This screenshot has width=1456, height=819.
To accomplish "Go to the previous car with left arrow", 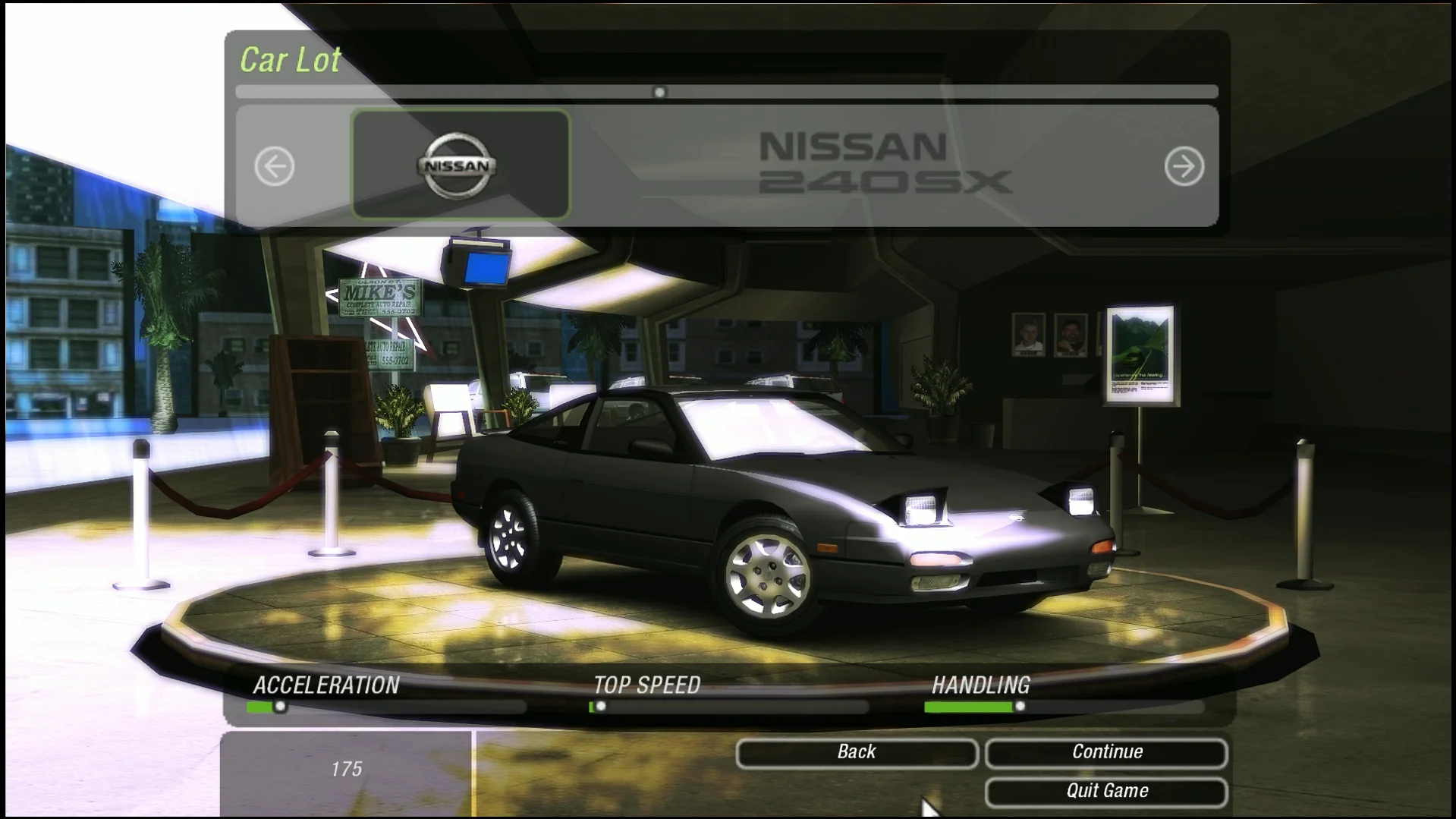I will tap(274, 166).
